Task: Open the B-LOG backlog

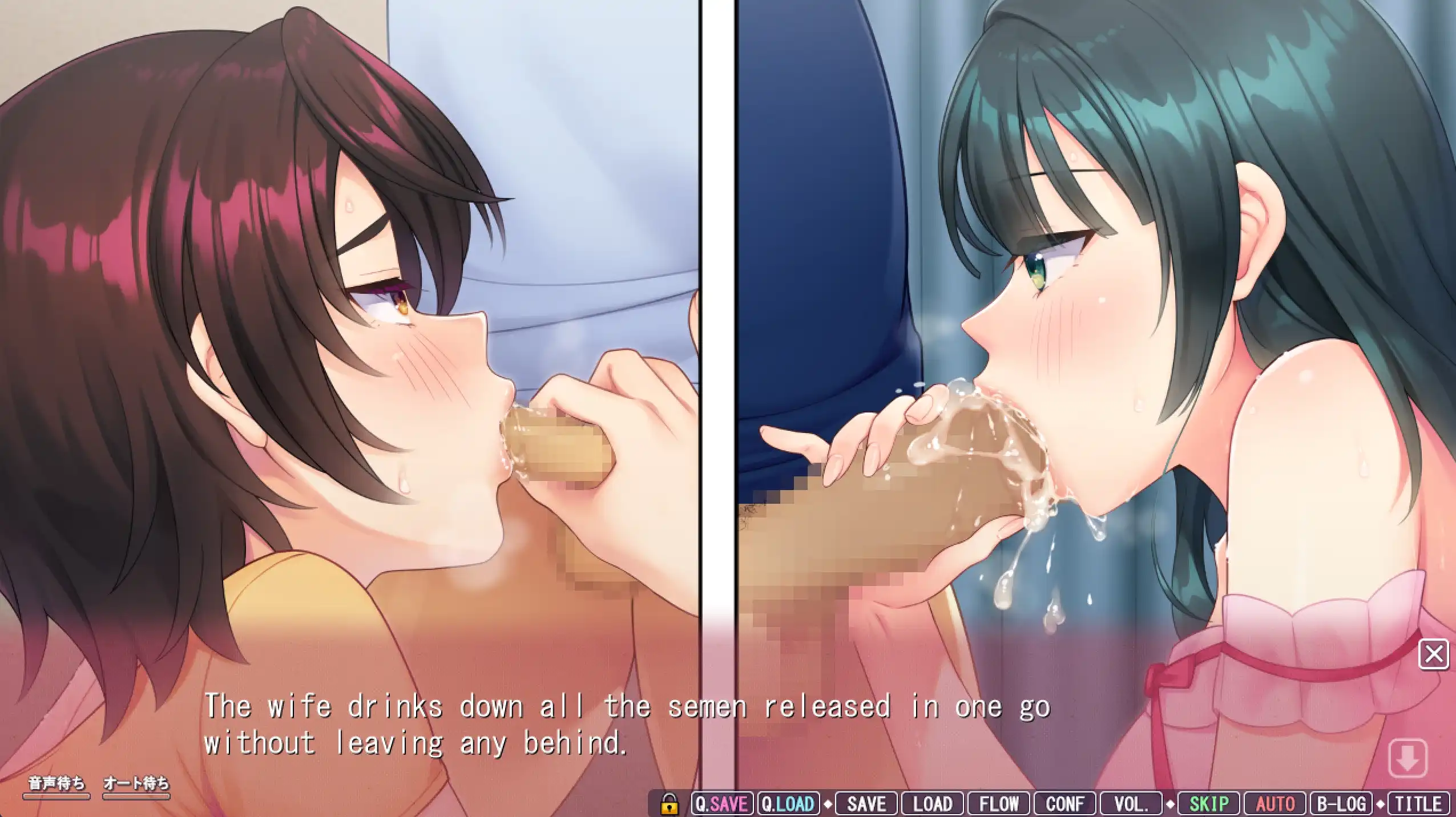Action: coord(1341,804)
